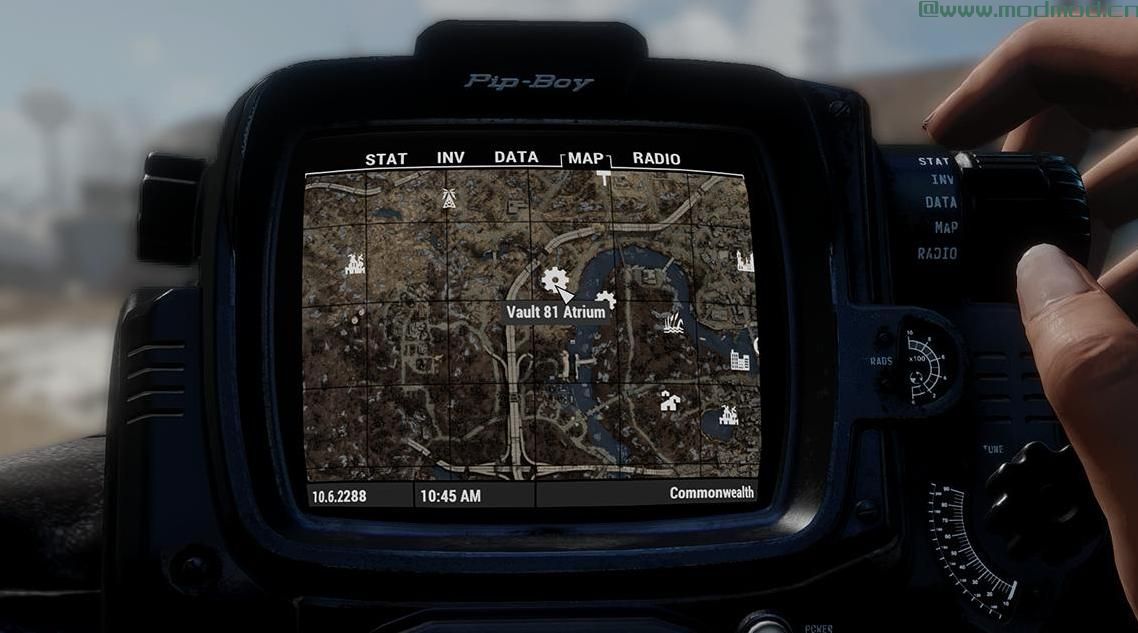Pick the houses map marker
This screenshot has width=1138, height=633.
(669, 402)
